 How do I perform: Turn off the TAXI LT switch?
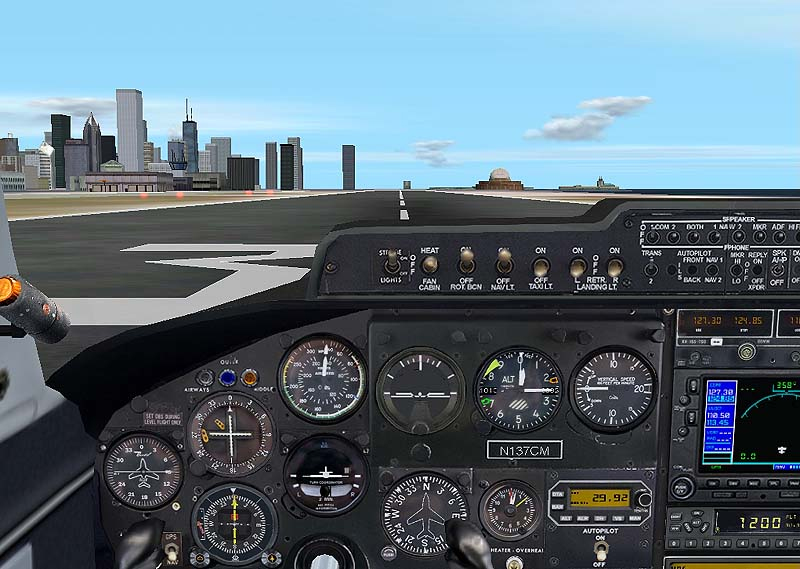coord(541,266)
